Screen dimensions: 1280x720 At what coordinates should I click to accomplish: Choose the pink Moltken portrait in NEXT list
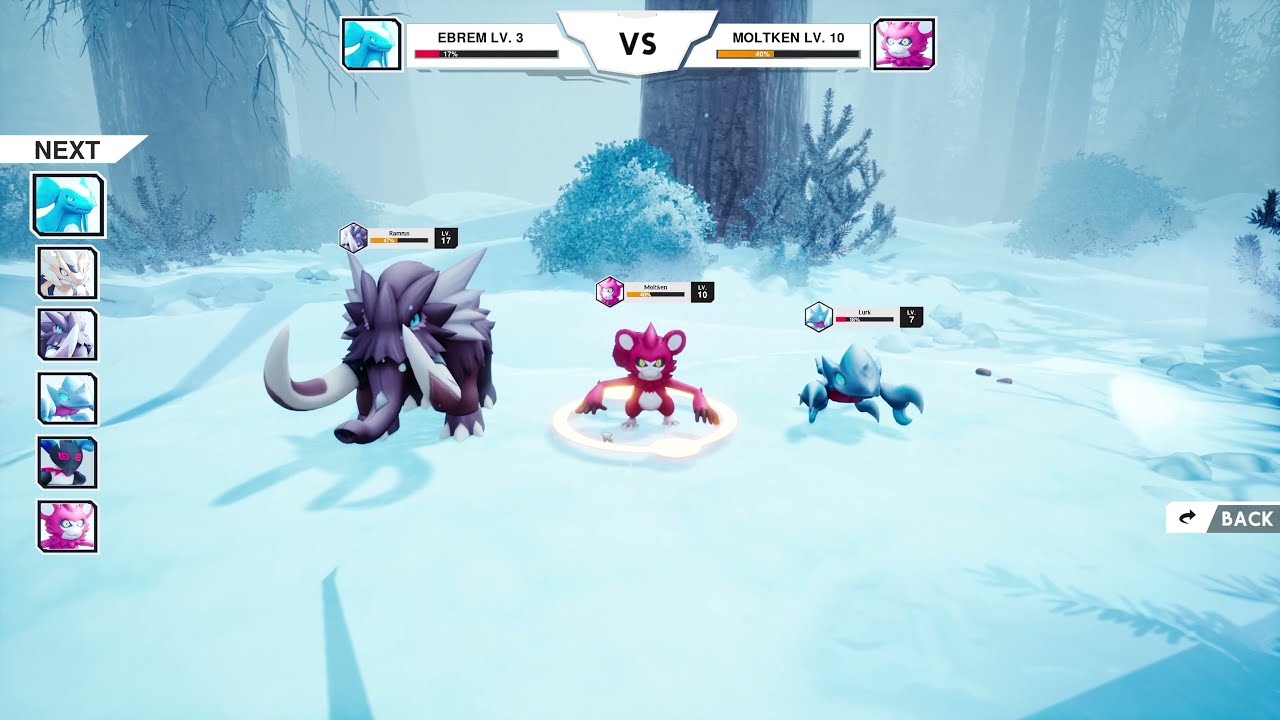68,526
